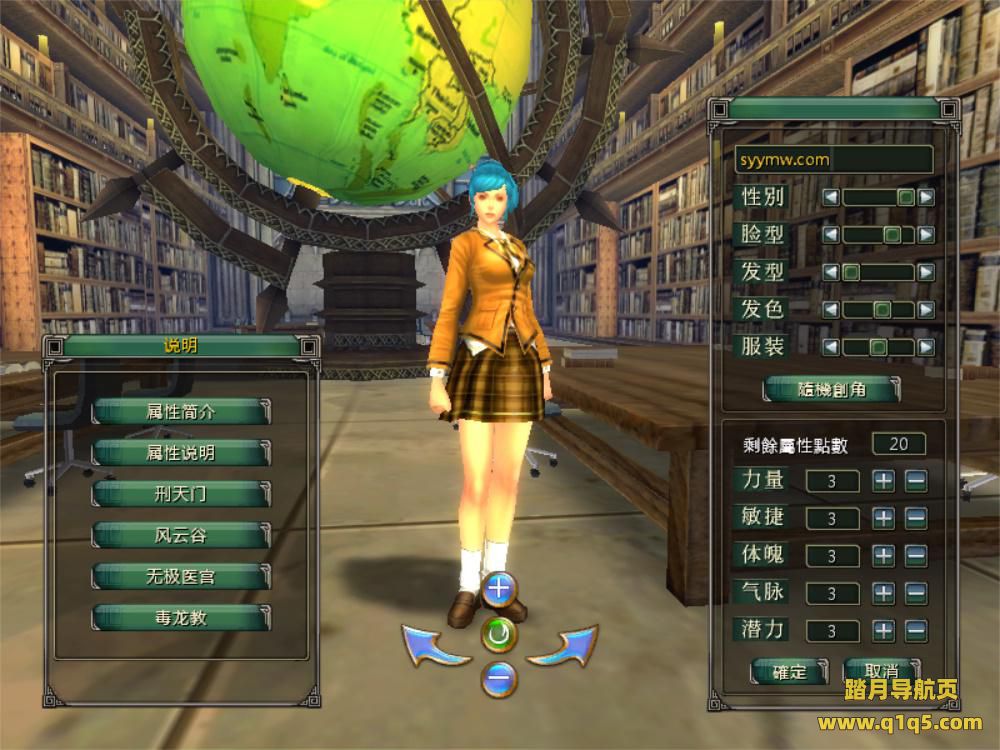Remove a point from 敏捷
Viewport: 1000px width, 750px height.
click(x=915, y=518)
